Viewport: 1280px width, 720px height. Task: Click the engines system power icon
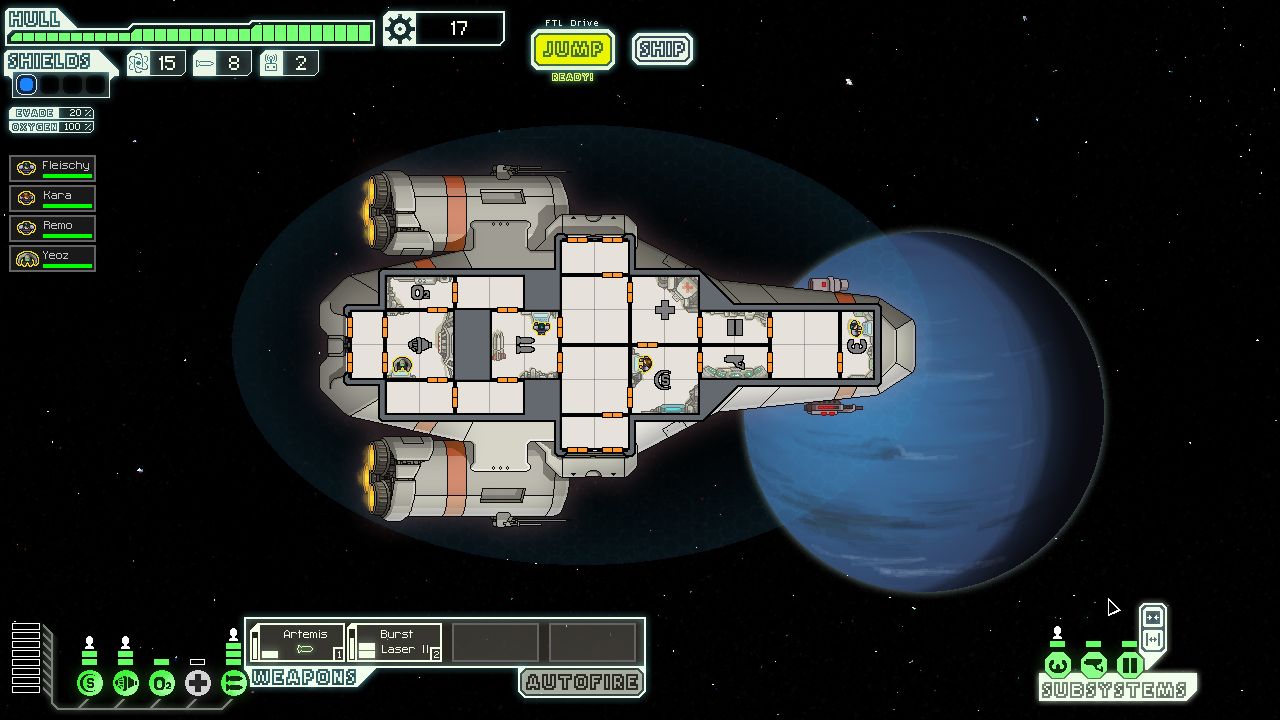point(126,683)
